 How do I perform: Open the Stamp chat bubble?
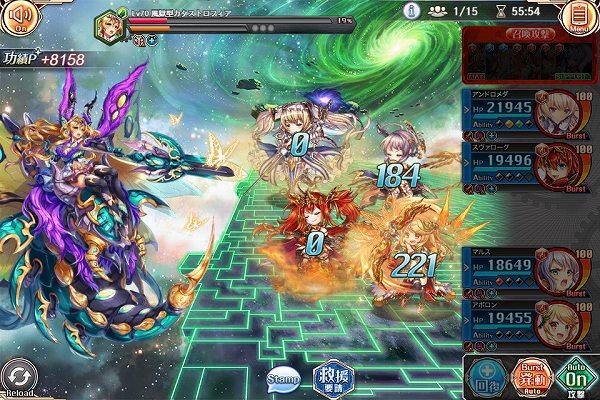point(283,378)
